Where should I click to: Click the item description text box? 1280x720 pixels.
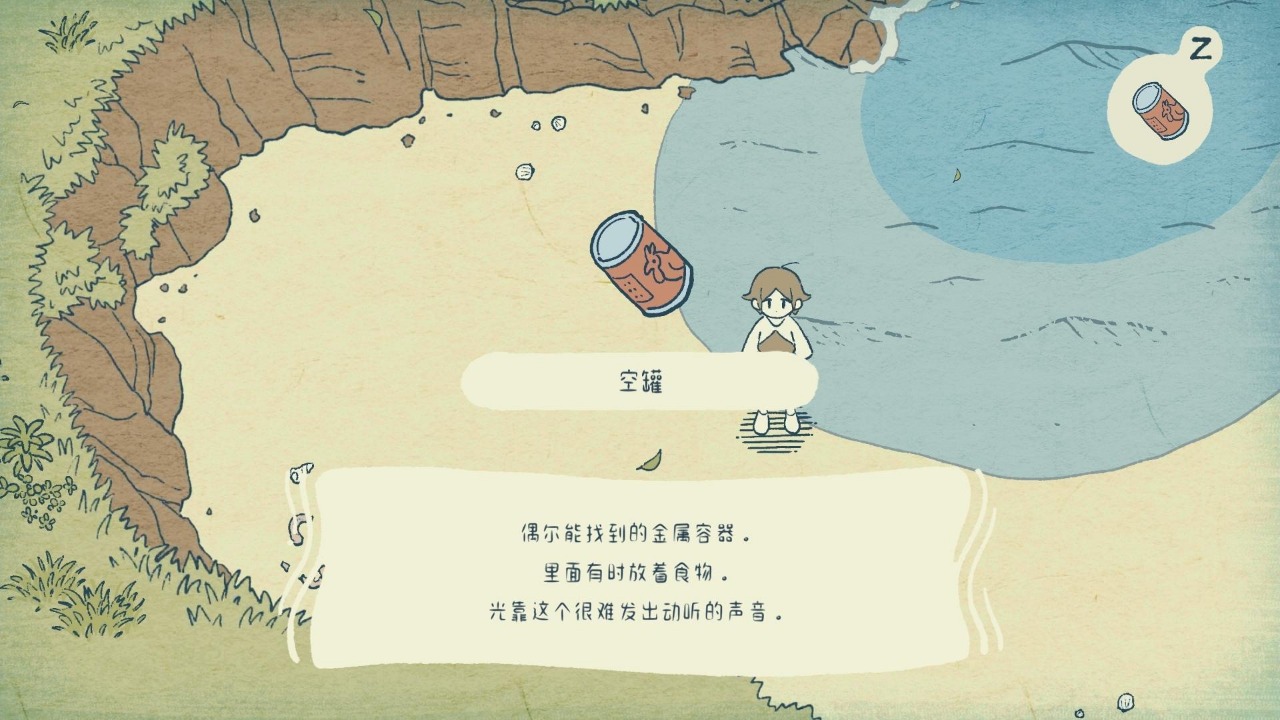pos(640,572)
